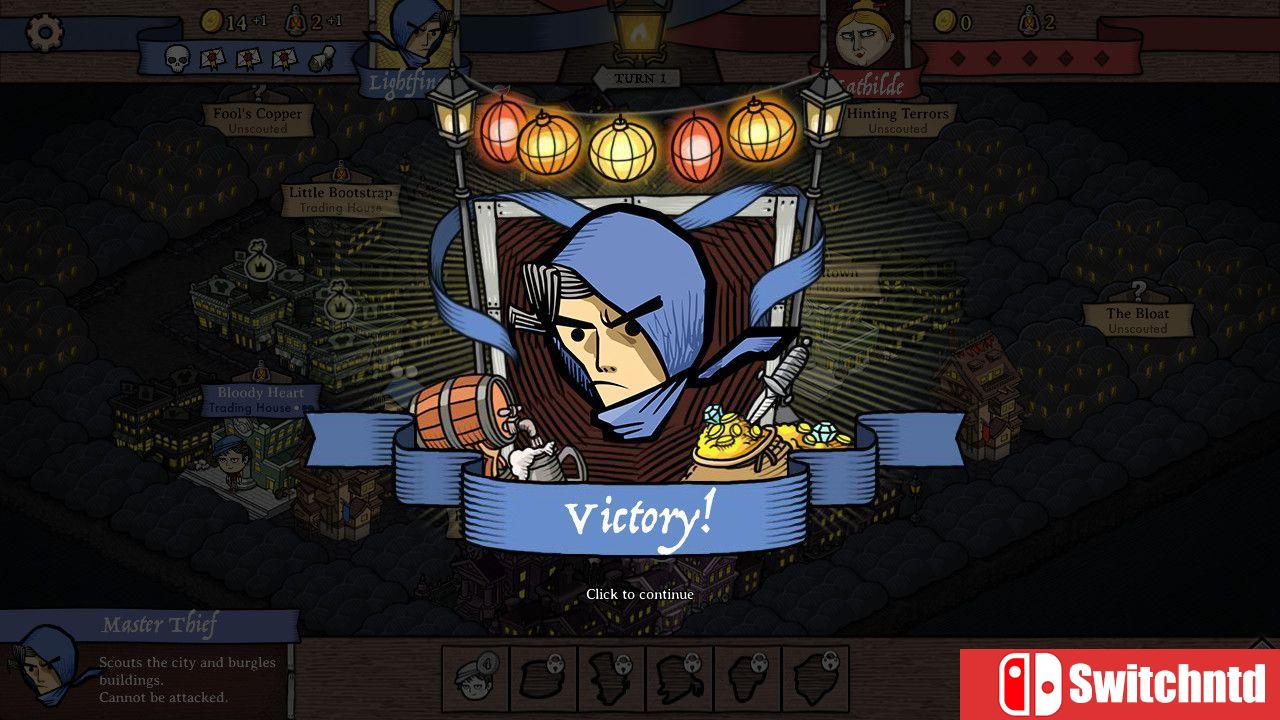Viewport: 1280px width, 720px height.
Task: Select the first contract letter icon
Action: (x=214, y=57)
